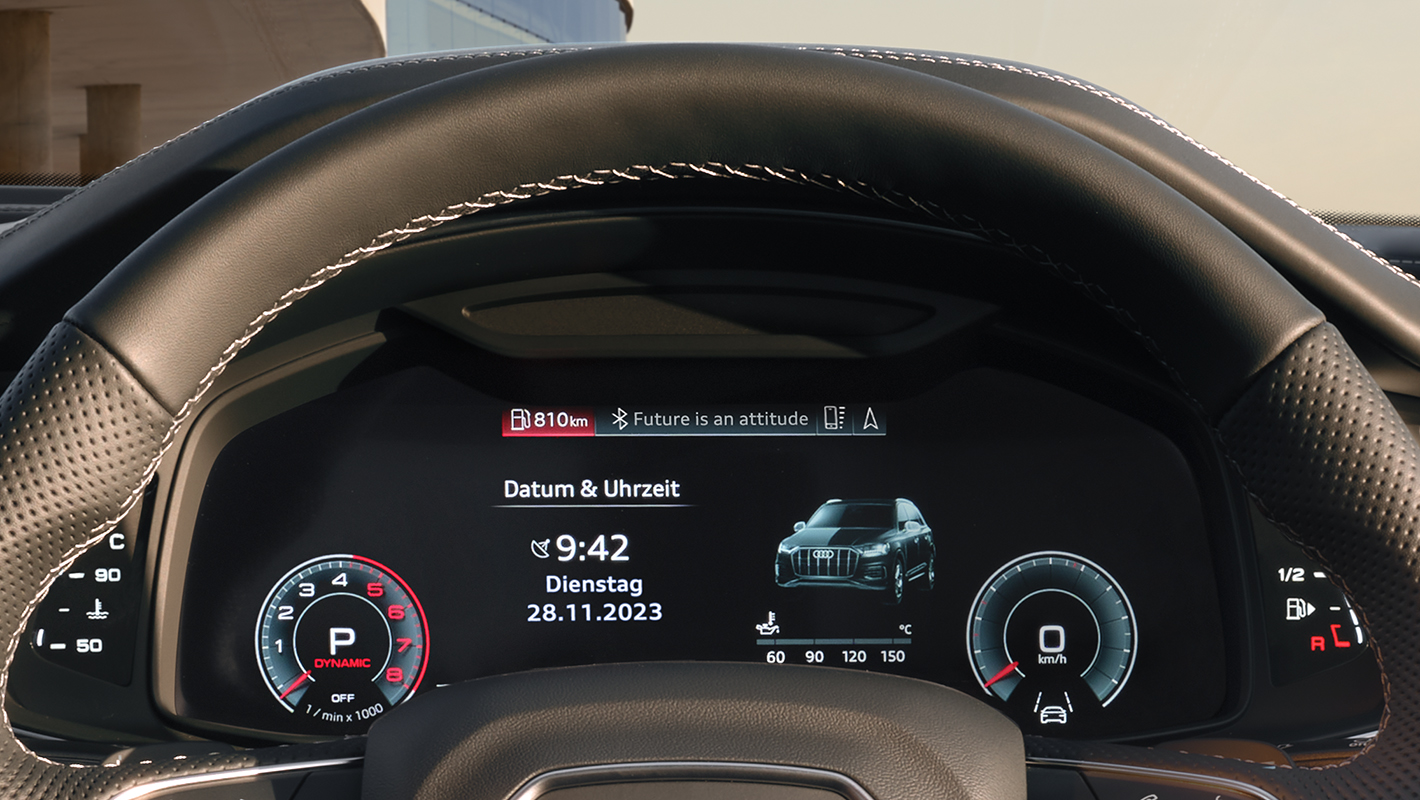Open the navigation arrow icon
Viewport: 1420px width, 800px height.
coord(870,420)
